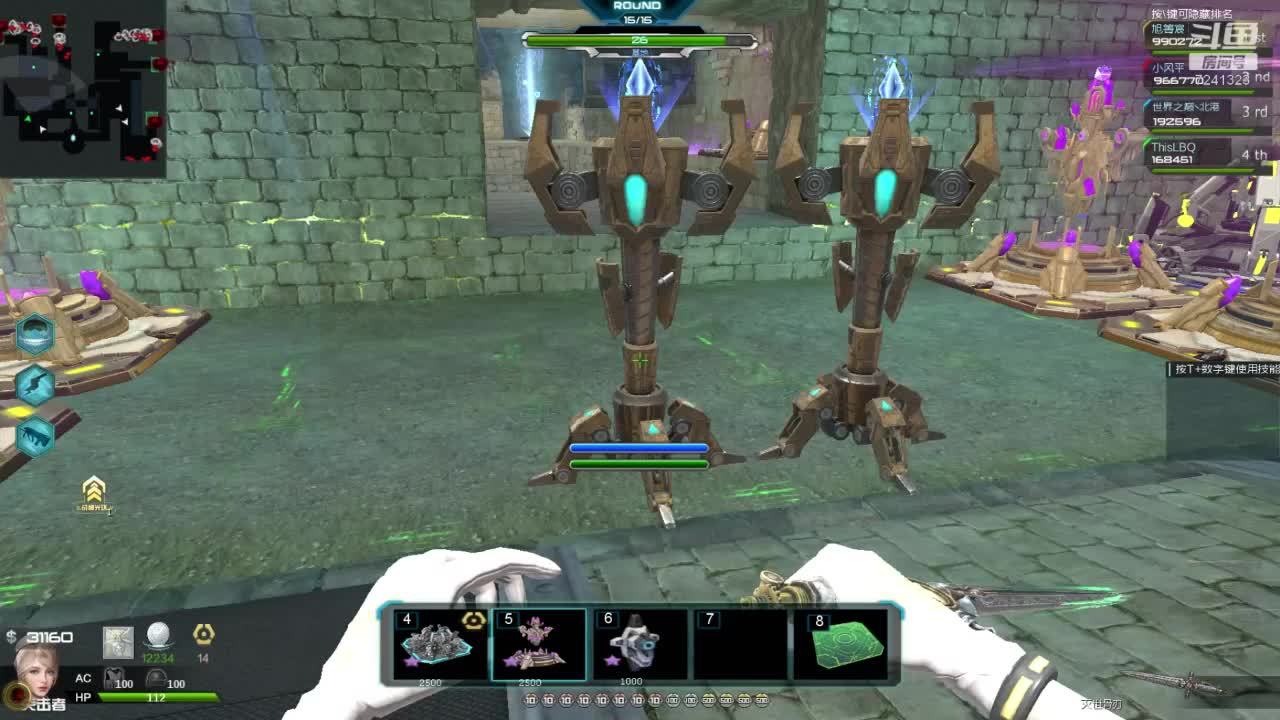Click the white orb resource icon
The width and height of the screenshot is (1280, 720).
click(x=158, y=635)
